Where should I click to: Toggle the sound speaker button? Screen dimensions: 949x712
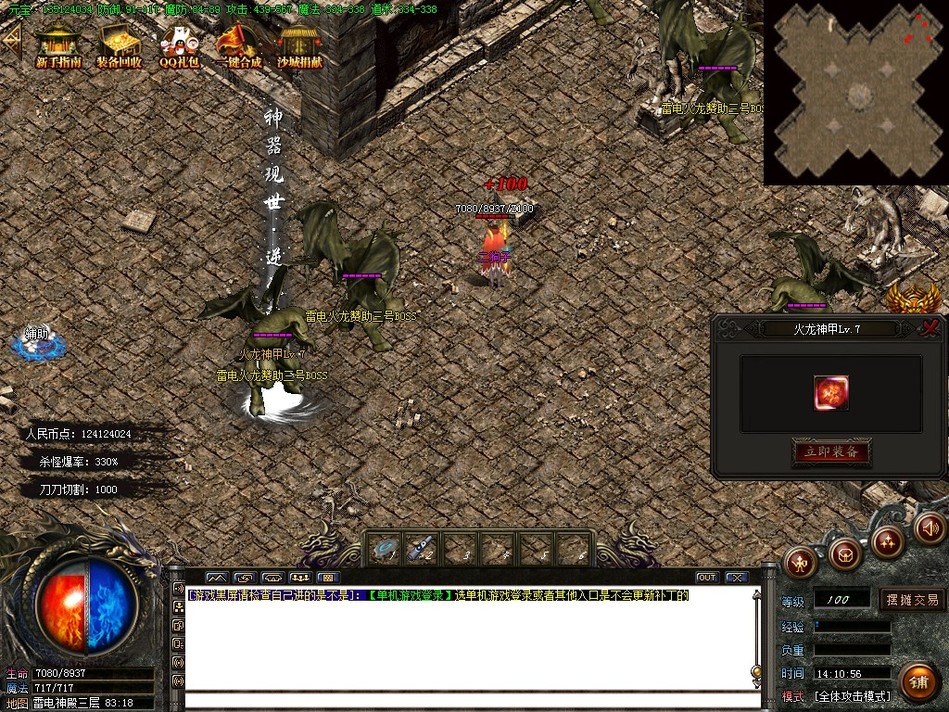coord(930,527)
